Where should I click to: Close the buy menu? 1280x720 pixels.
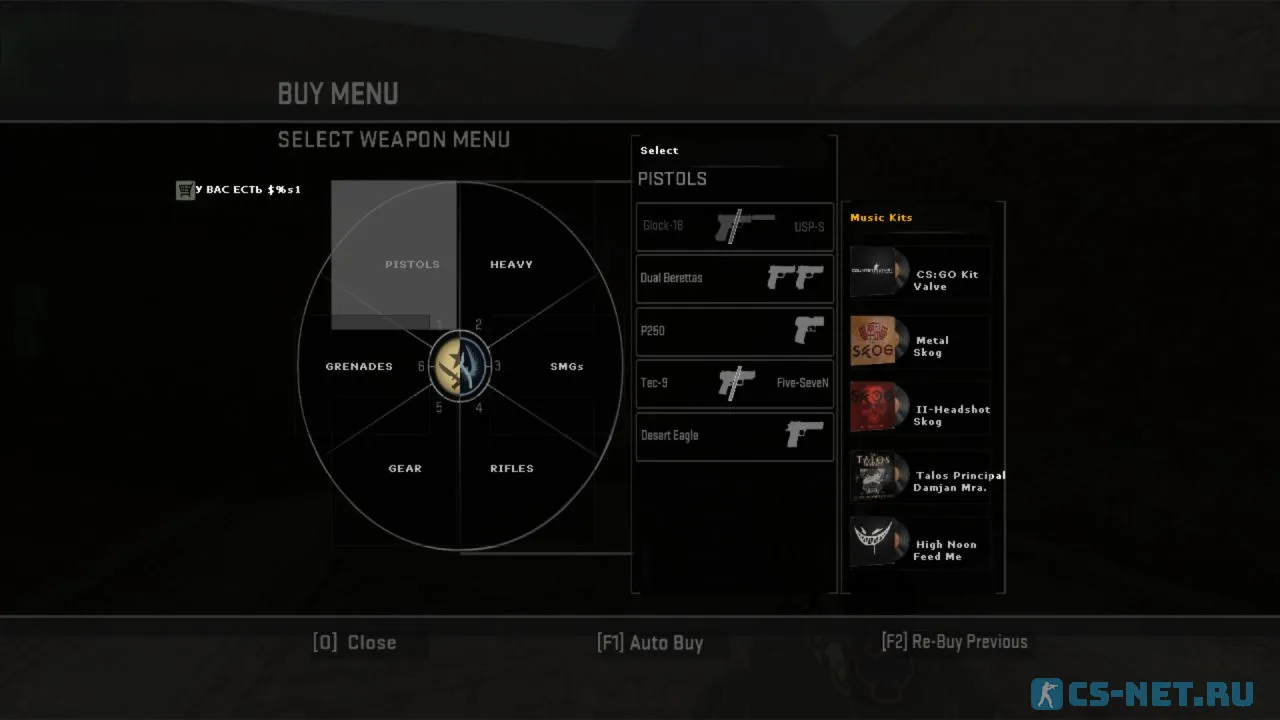point(355,642)
